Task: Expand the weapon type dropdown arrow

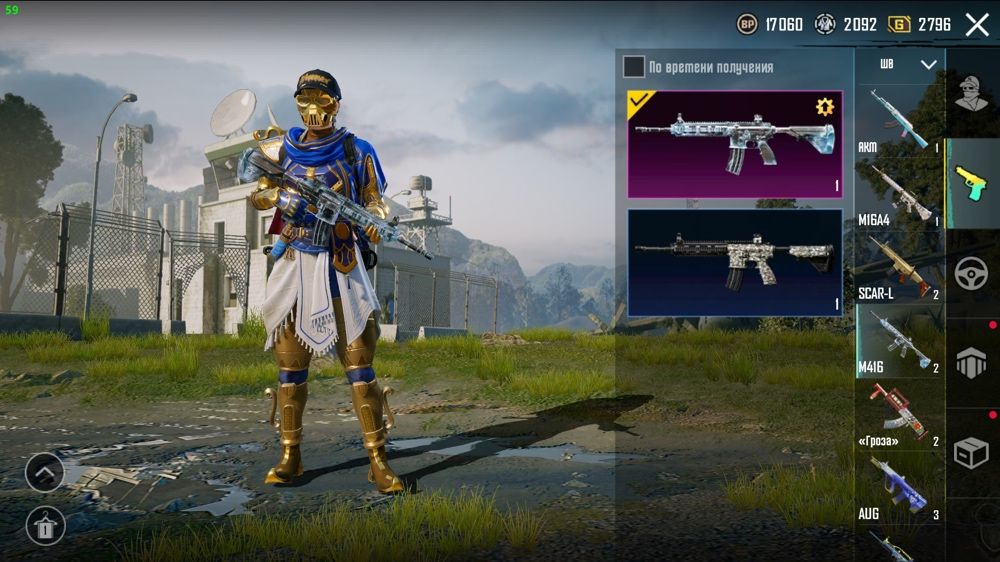Action: [929, 65]
